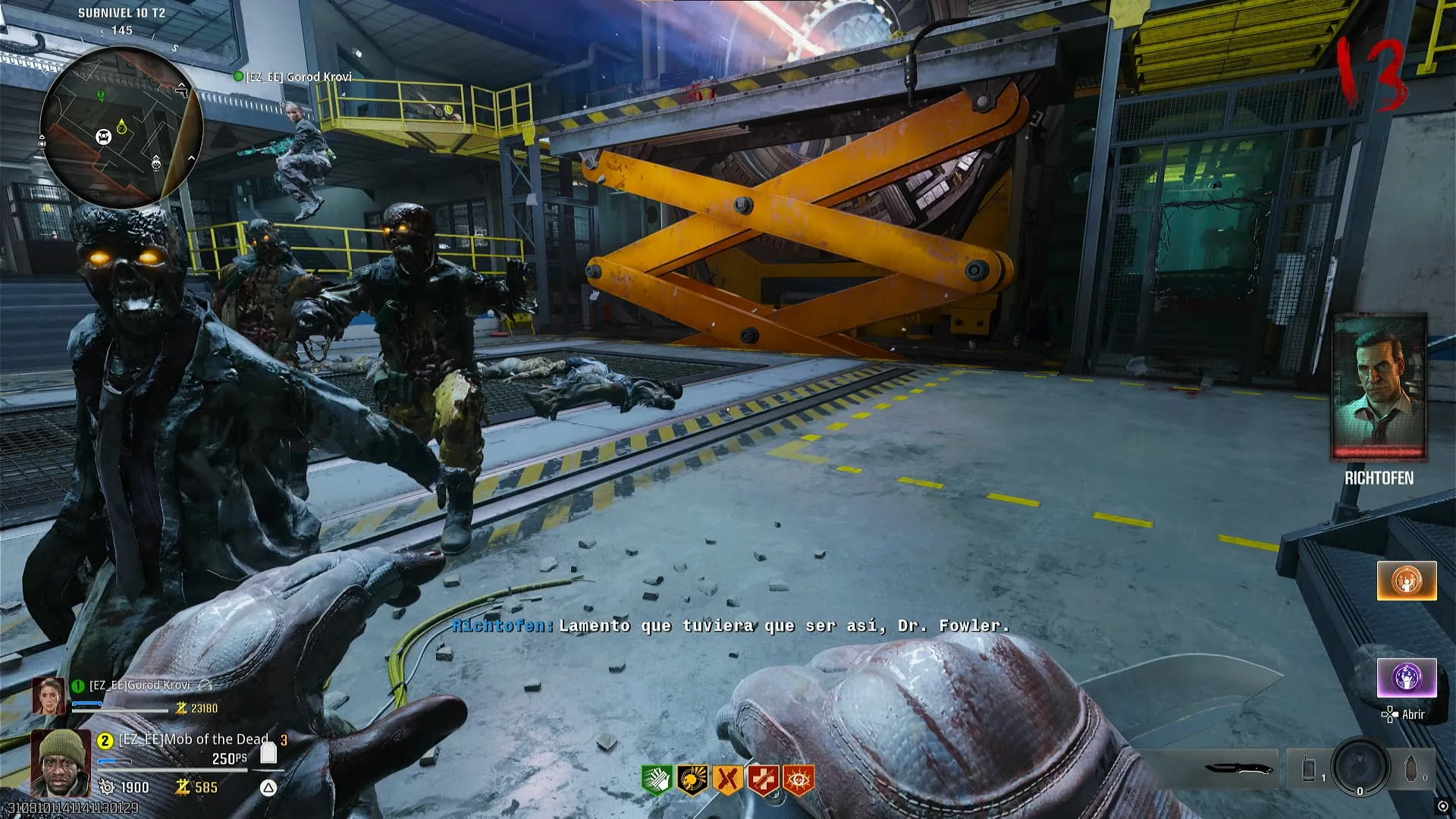This screenshot has height=819, width=1456.
Task: Select the lethal grenade slot
Action: [1411, 768]
